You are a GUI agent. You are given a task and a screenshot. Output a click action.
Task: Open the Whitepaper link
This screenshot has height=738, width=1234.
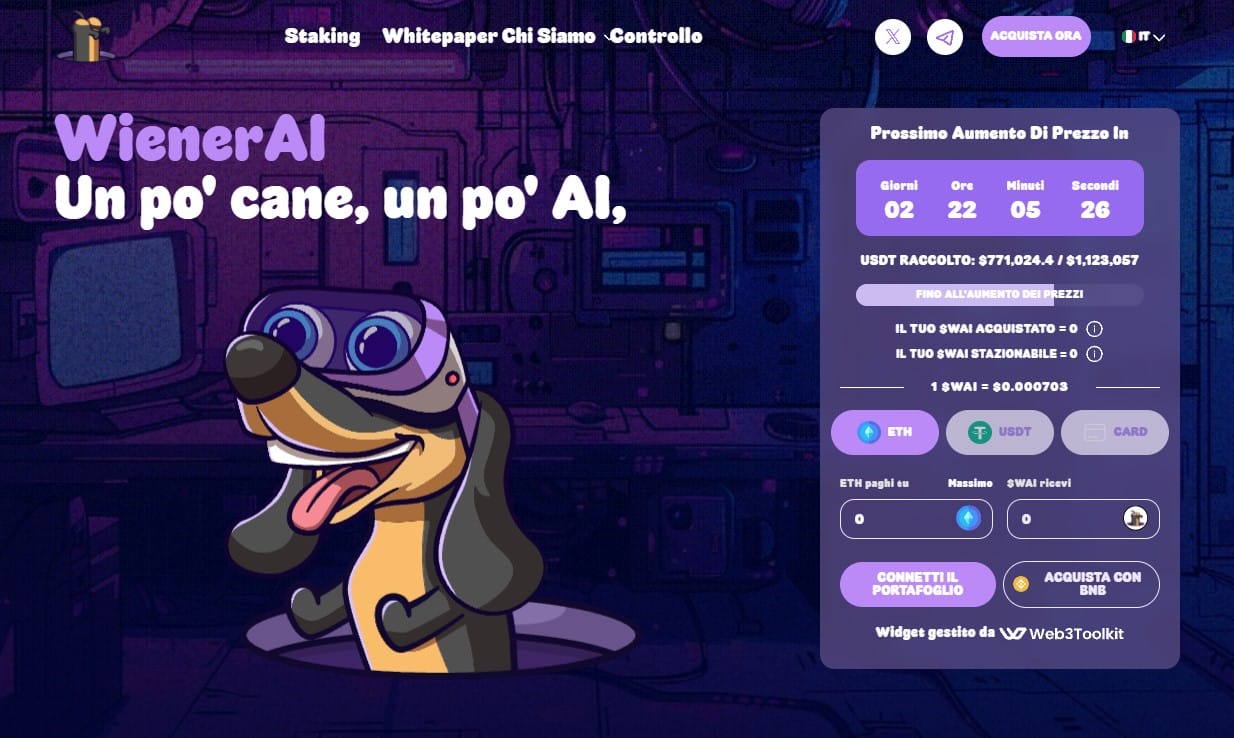point(439,36)
